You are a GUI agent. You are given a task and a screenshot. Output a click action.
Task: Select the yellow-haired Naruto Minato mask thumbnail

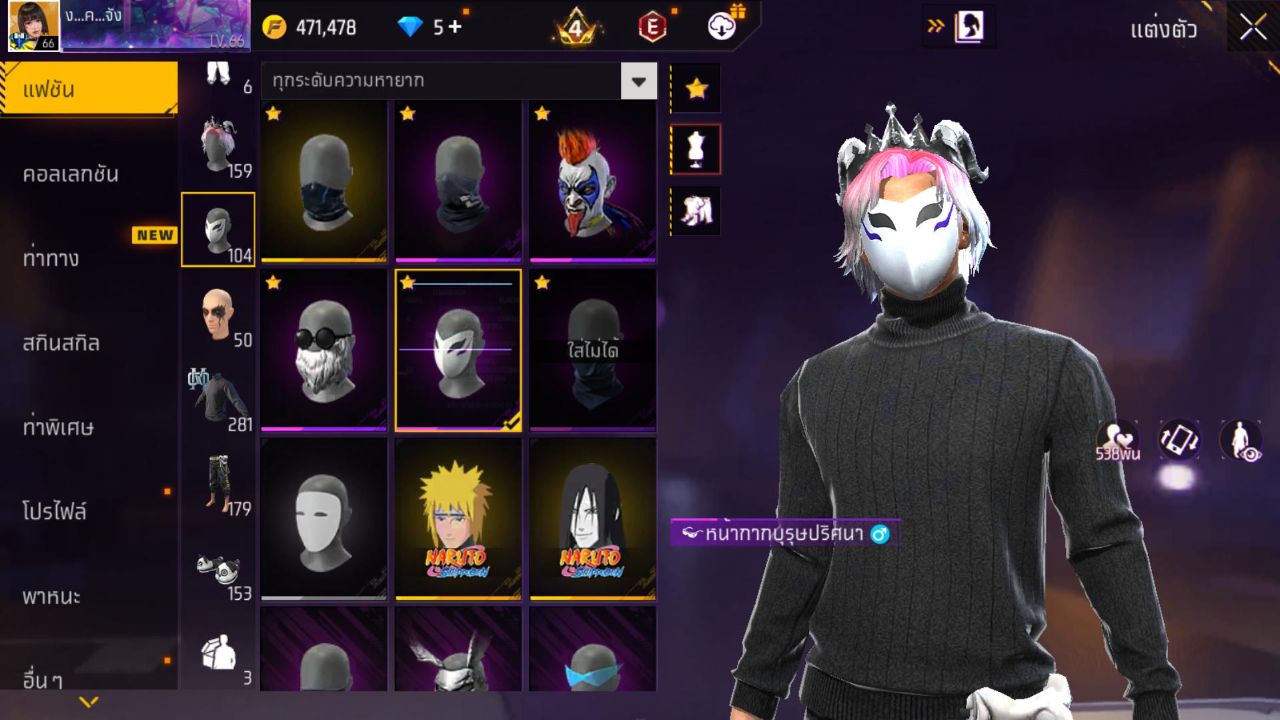click(x=459, y=518)
